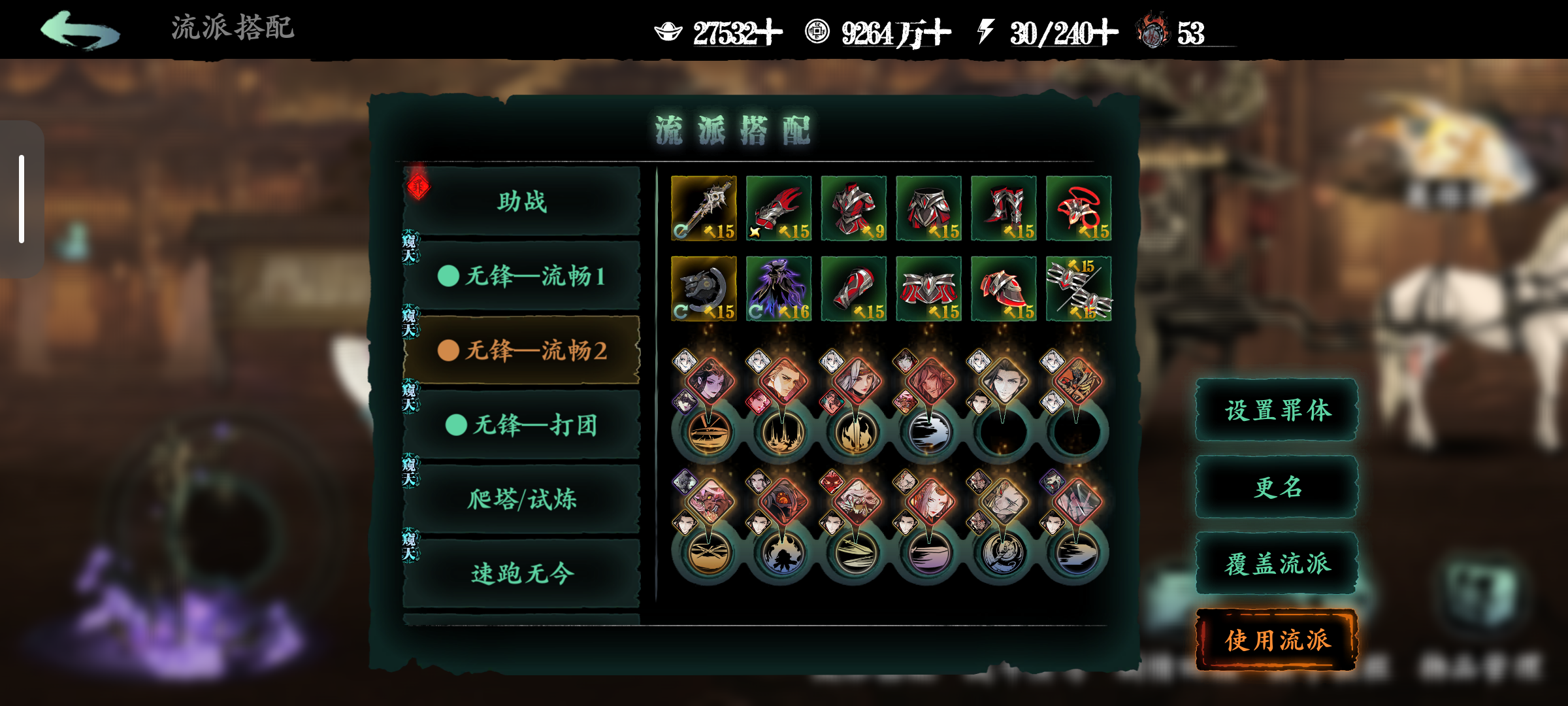Rename build with 更名 button
The height and width of the screenshot is (706, 1568).
coord(1277,487)
